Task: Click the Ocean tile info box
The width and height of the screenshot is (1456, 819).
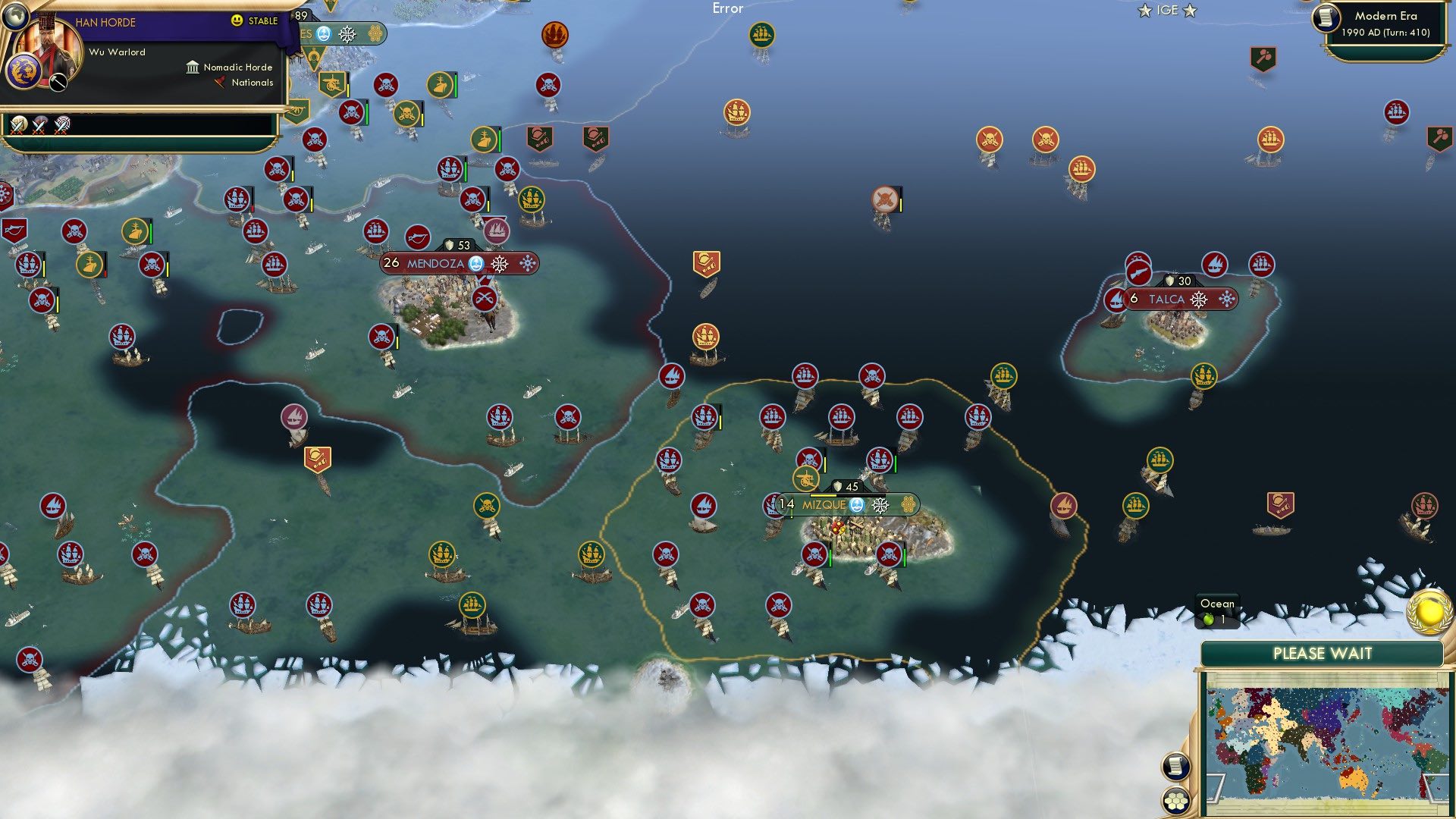Action: pos(1216,610)
